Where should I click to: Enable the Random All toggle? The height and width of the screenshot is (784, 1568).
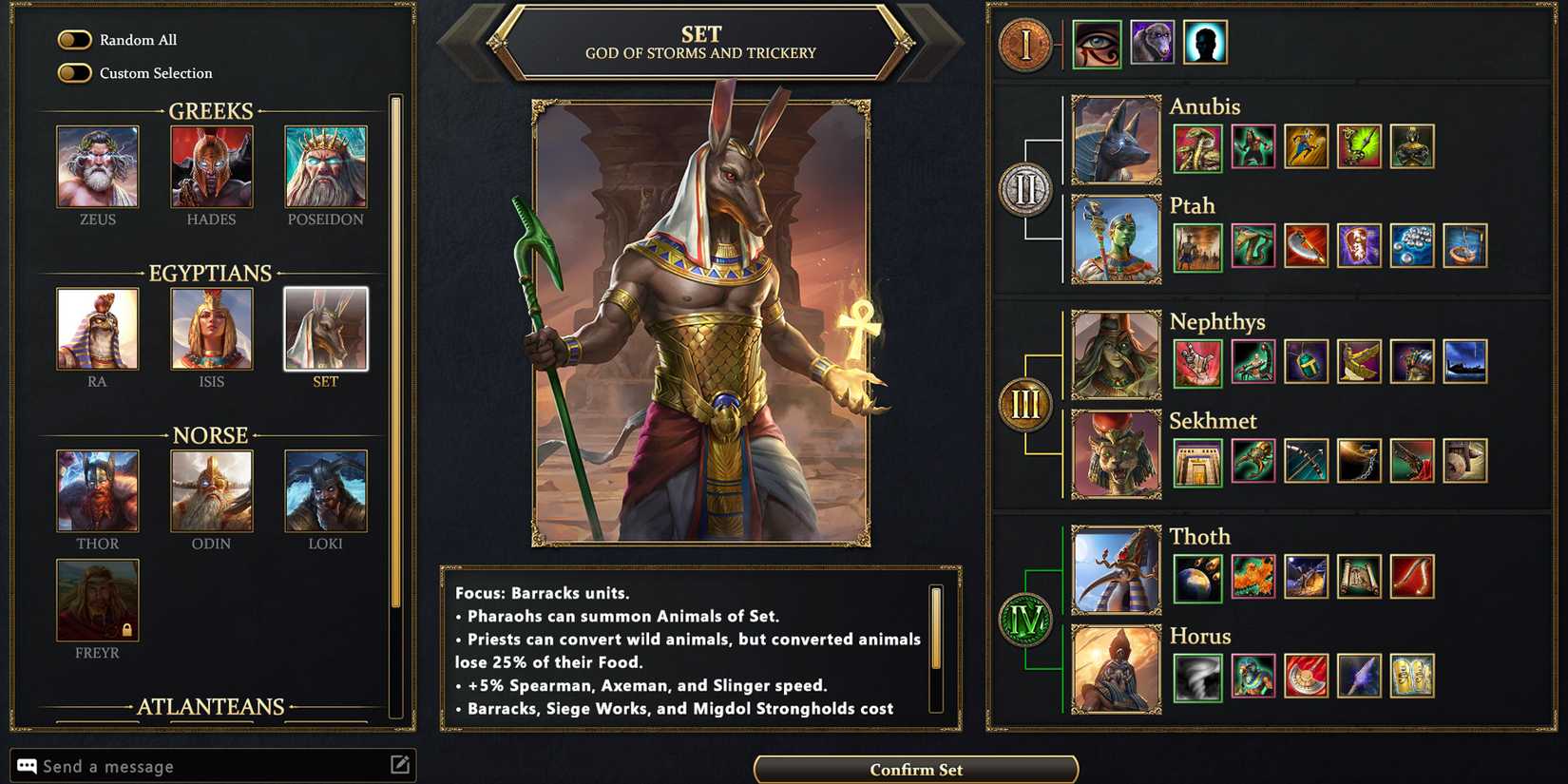pos(74,40)
